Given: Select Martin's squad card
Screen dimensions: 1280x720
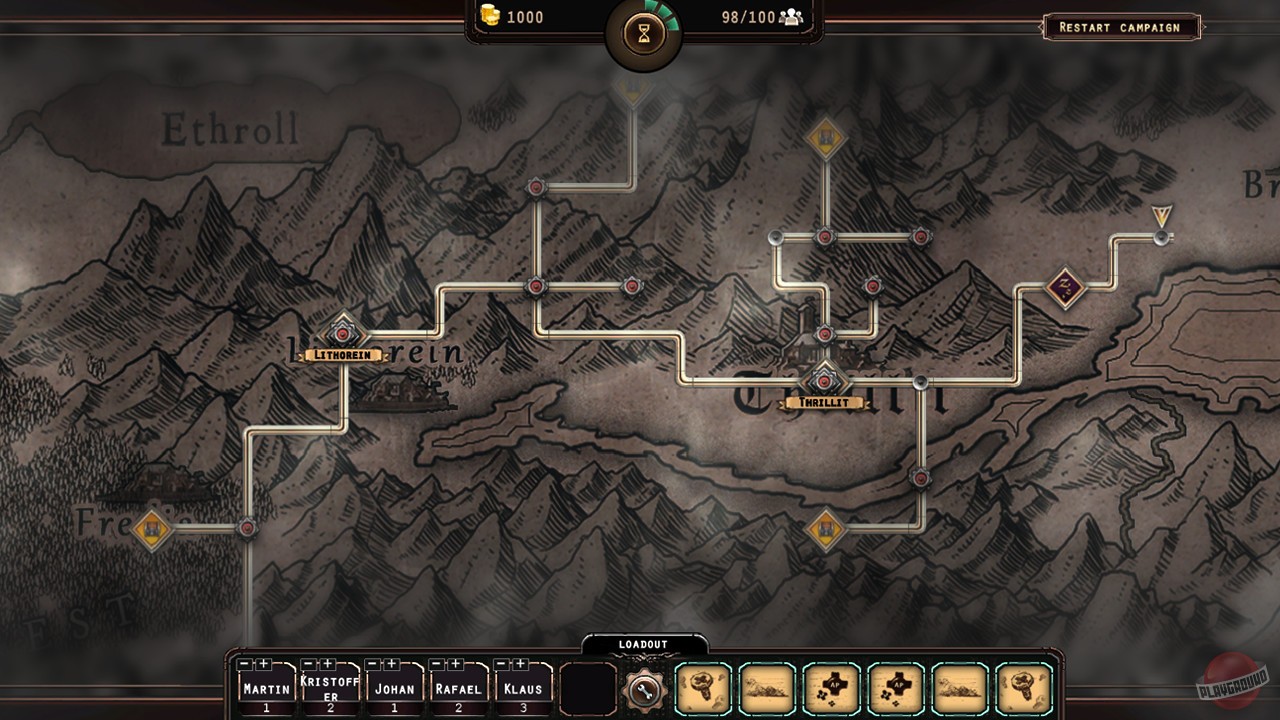Looking at the screenshot, I should coord(266,692).
